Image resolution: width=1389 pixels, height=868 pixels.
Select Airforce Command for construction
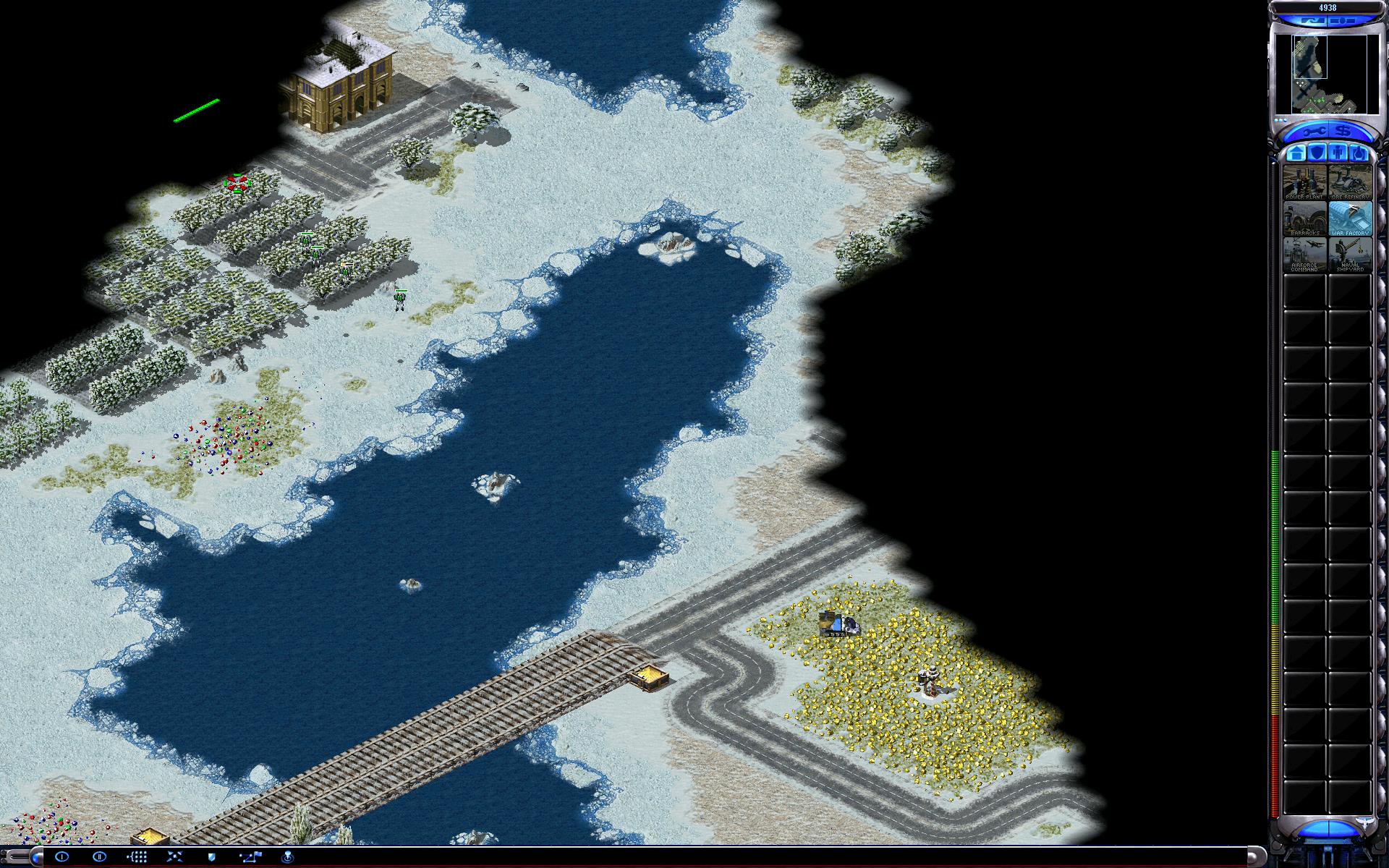1304,254
